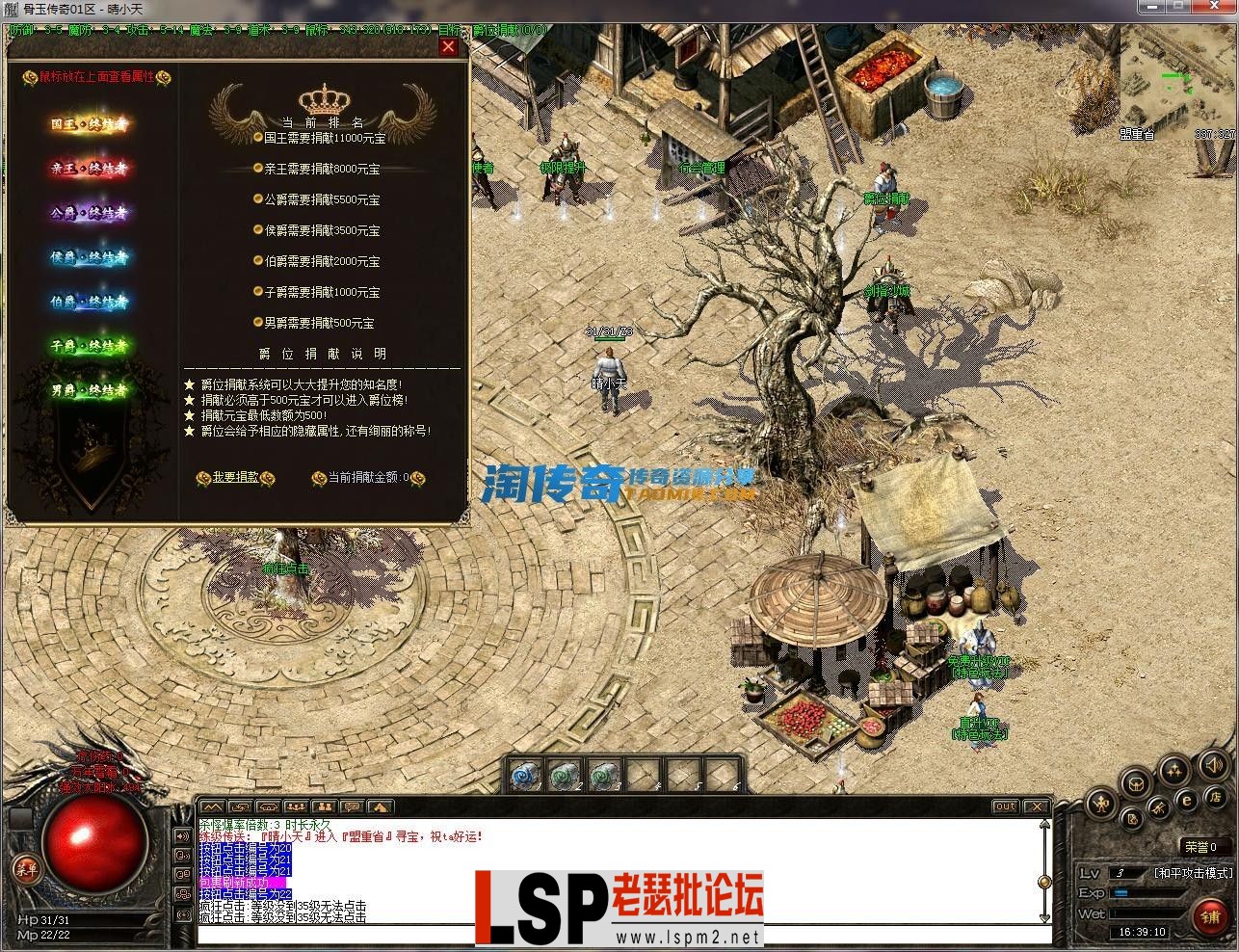Click the mountains icon on the chat toolbar
Viewport: 1239px width, 952px height.
[212, 806]
